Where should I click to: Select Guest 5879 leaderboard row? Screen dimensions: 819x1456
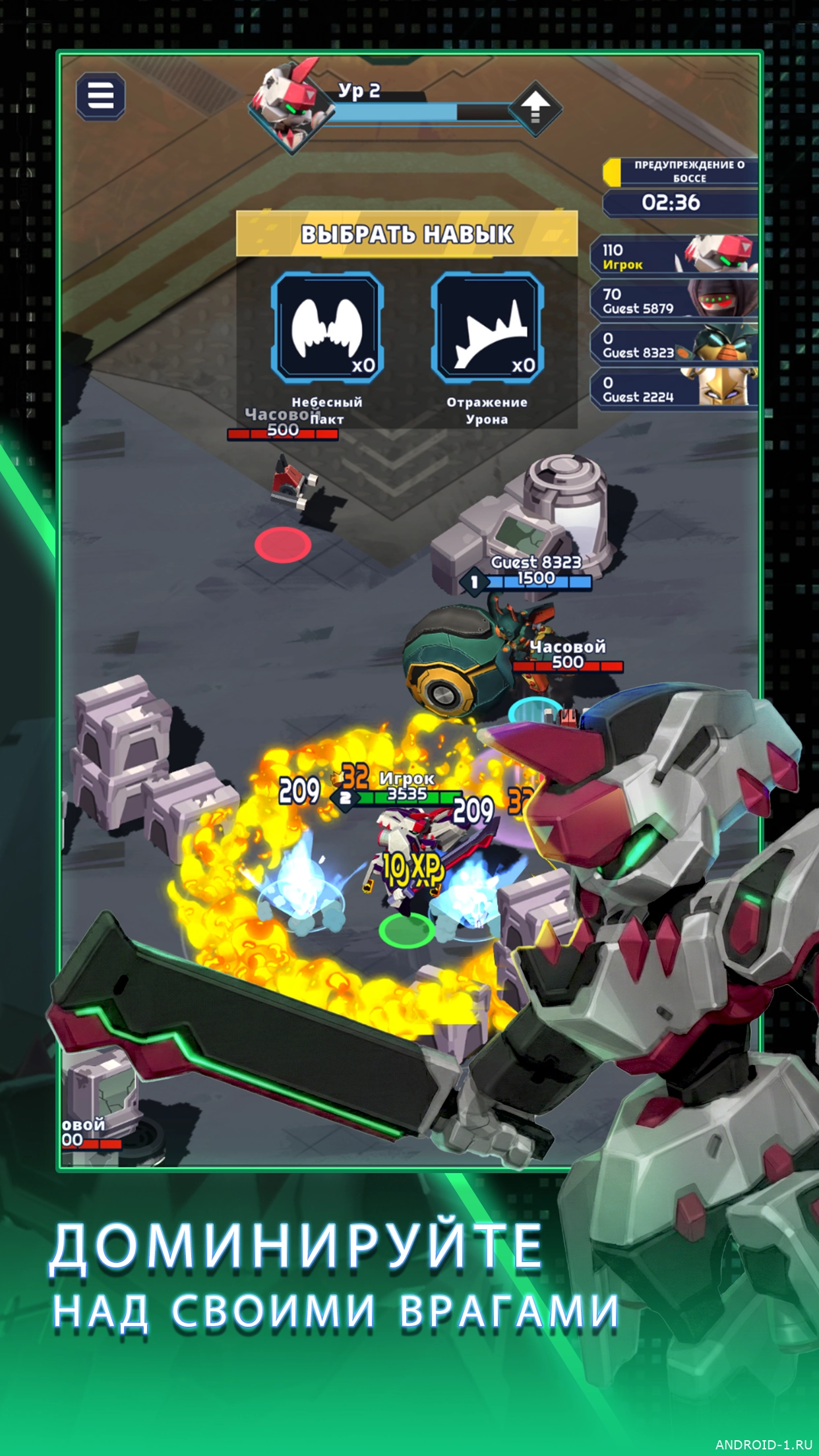pyautogui.click(x=673, y=301)
